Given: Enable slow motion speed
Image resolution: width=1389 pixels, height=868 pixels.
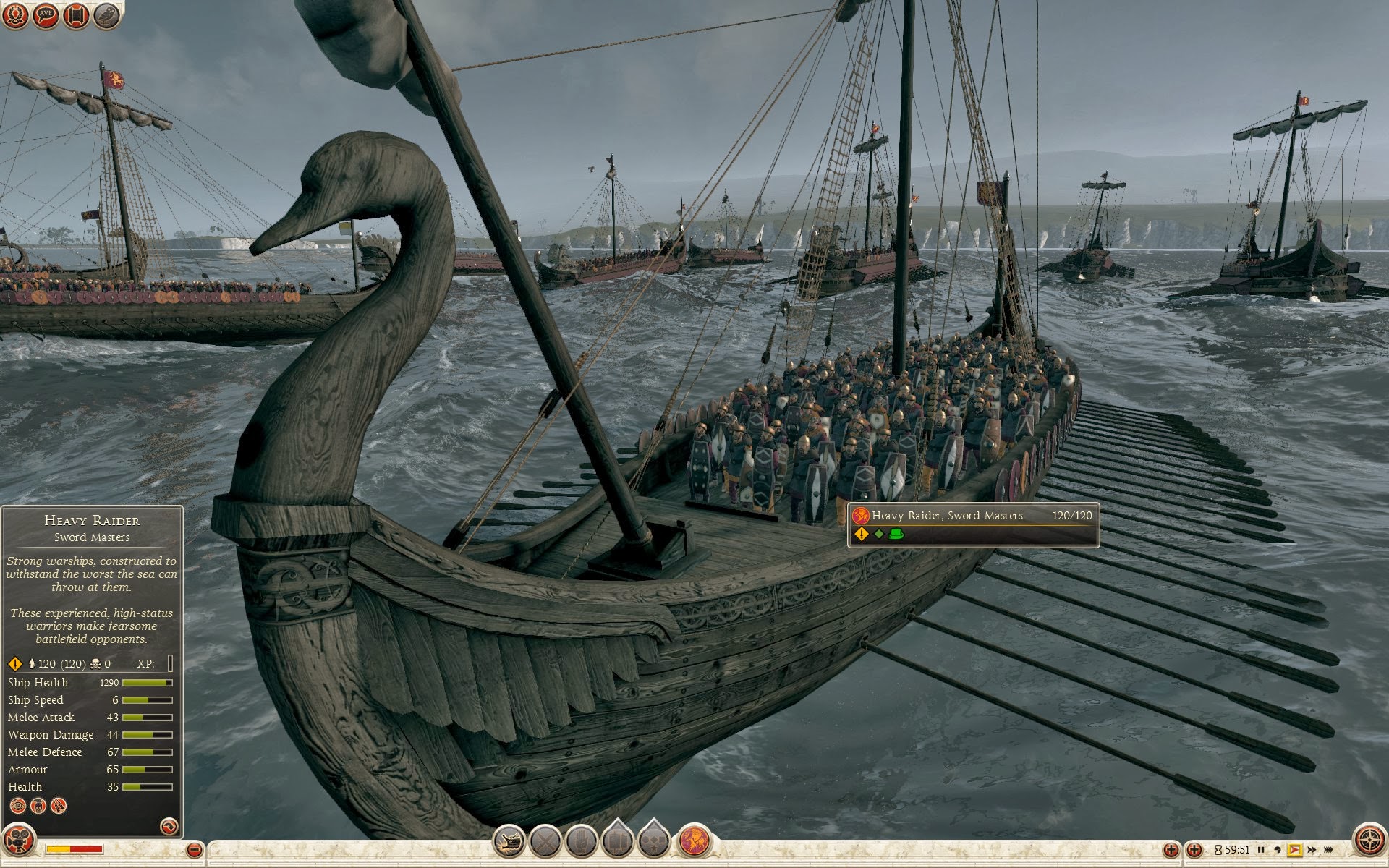Looking at the screenshot, I should pos(1278,850).
